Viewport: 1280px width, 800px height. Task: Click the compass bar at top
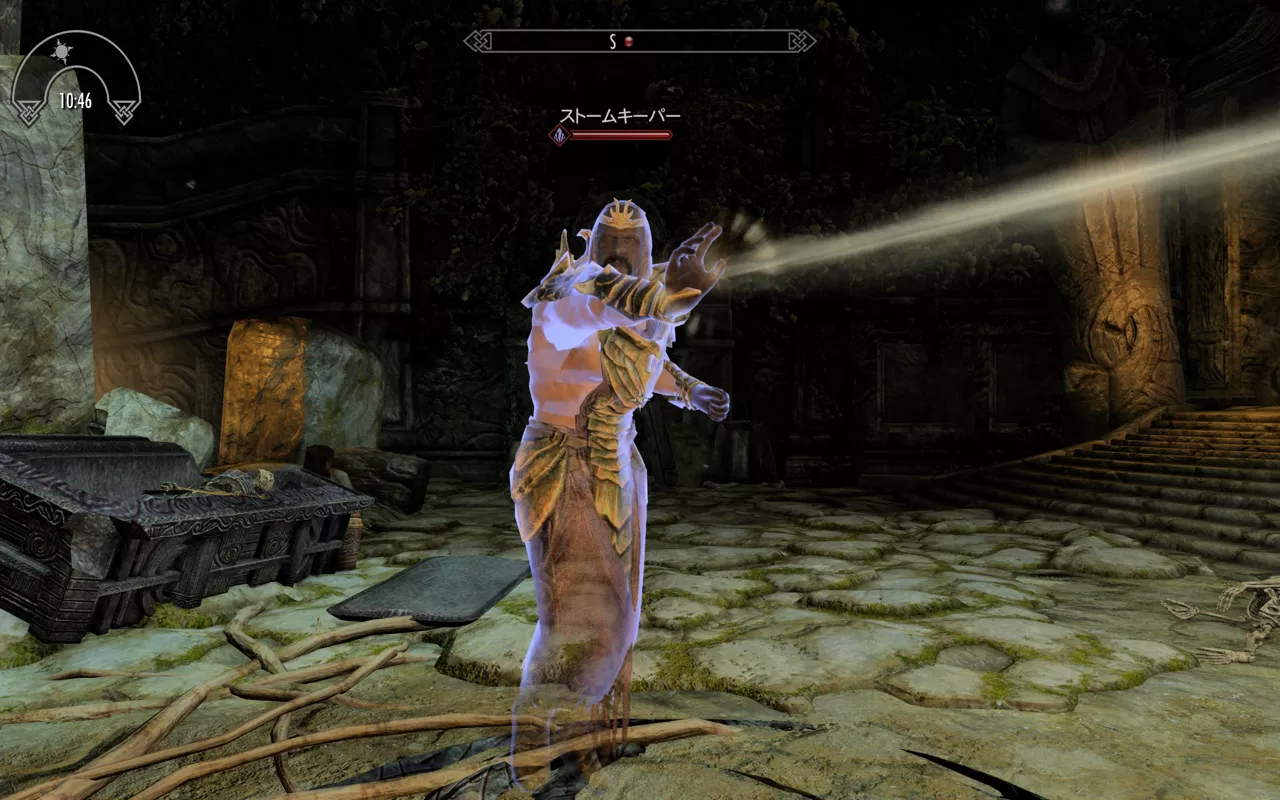click(x=640, y=41)
